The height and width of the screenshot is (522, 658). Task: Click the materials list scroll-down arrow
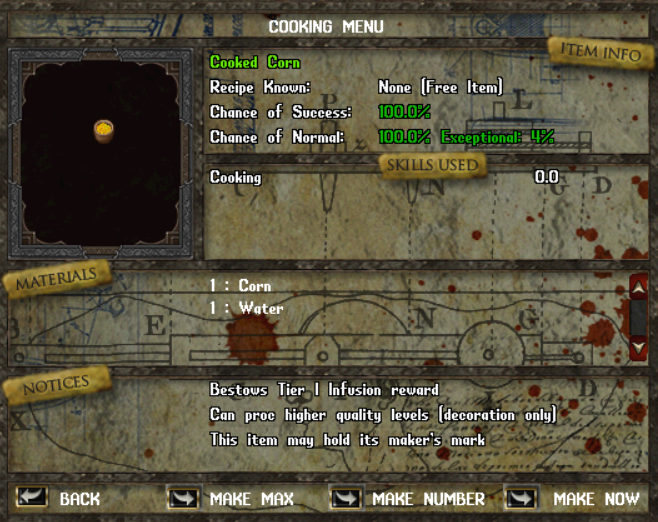(639, 348)
